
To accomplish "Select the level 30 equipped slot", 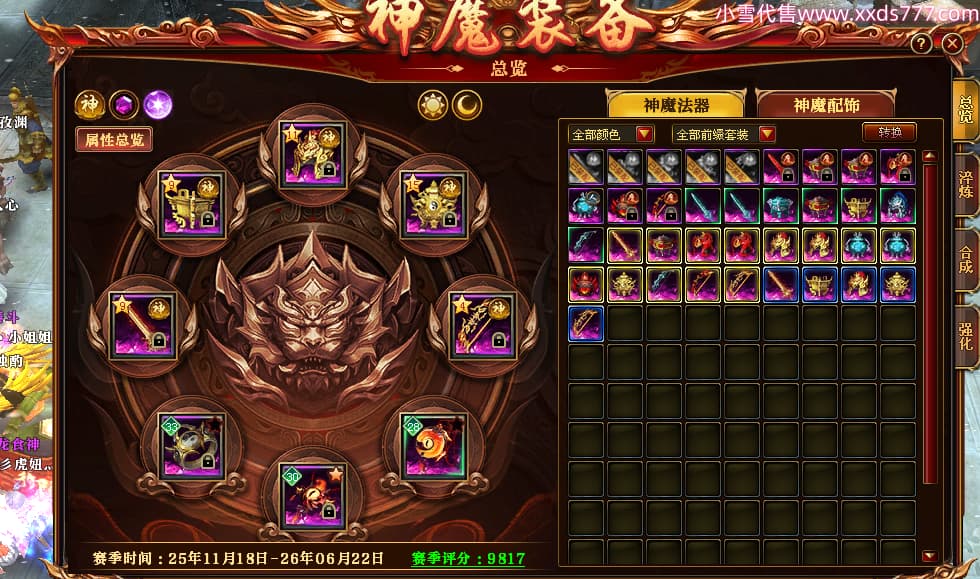I will tap(314, 495).
